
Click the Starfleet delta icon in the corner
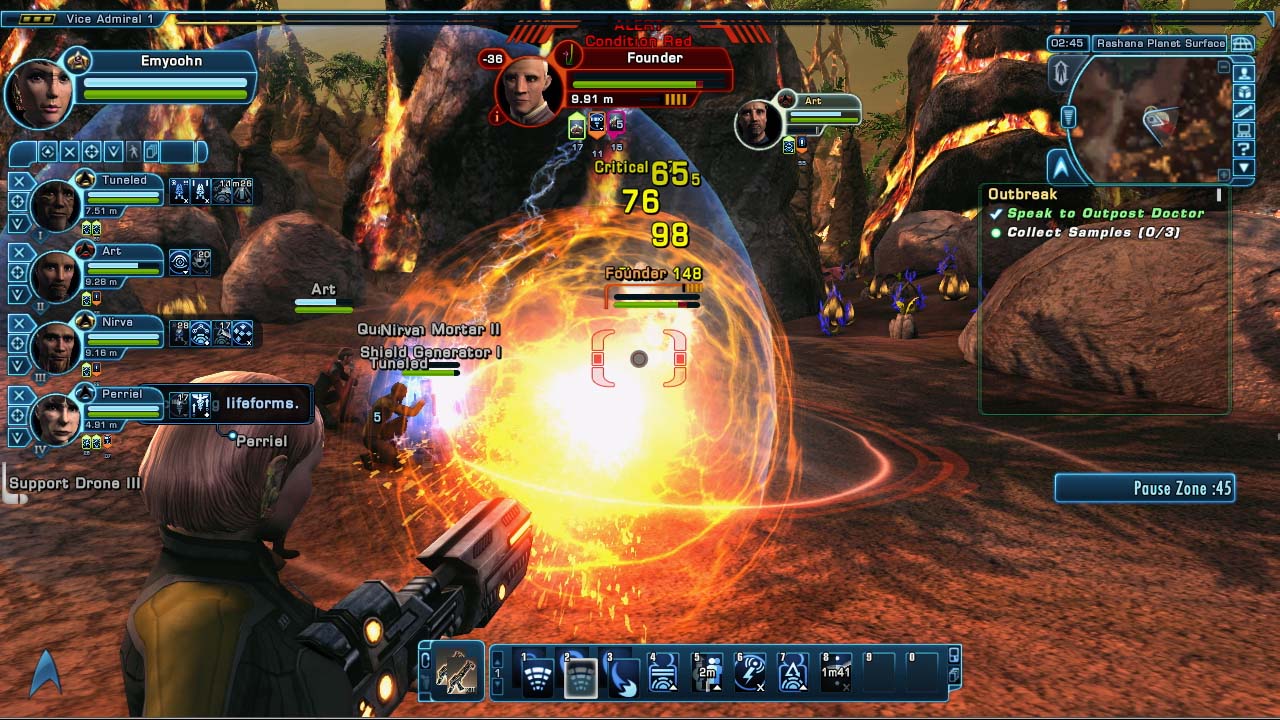pos(45,674)
